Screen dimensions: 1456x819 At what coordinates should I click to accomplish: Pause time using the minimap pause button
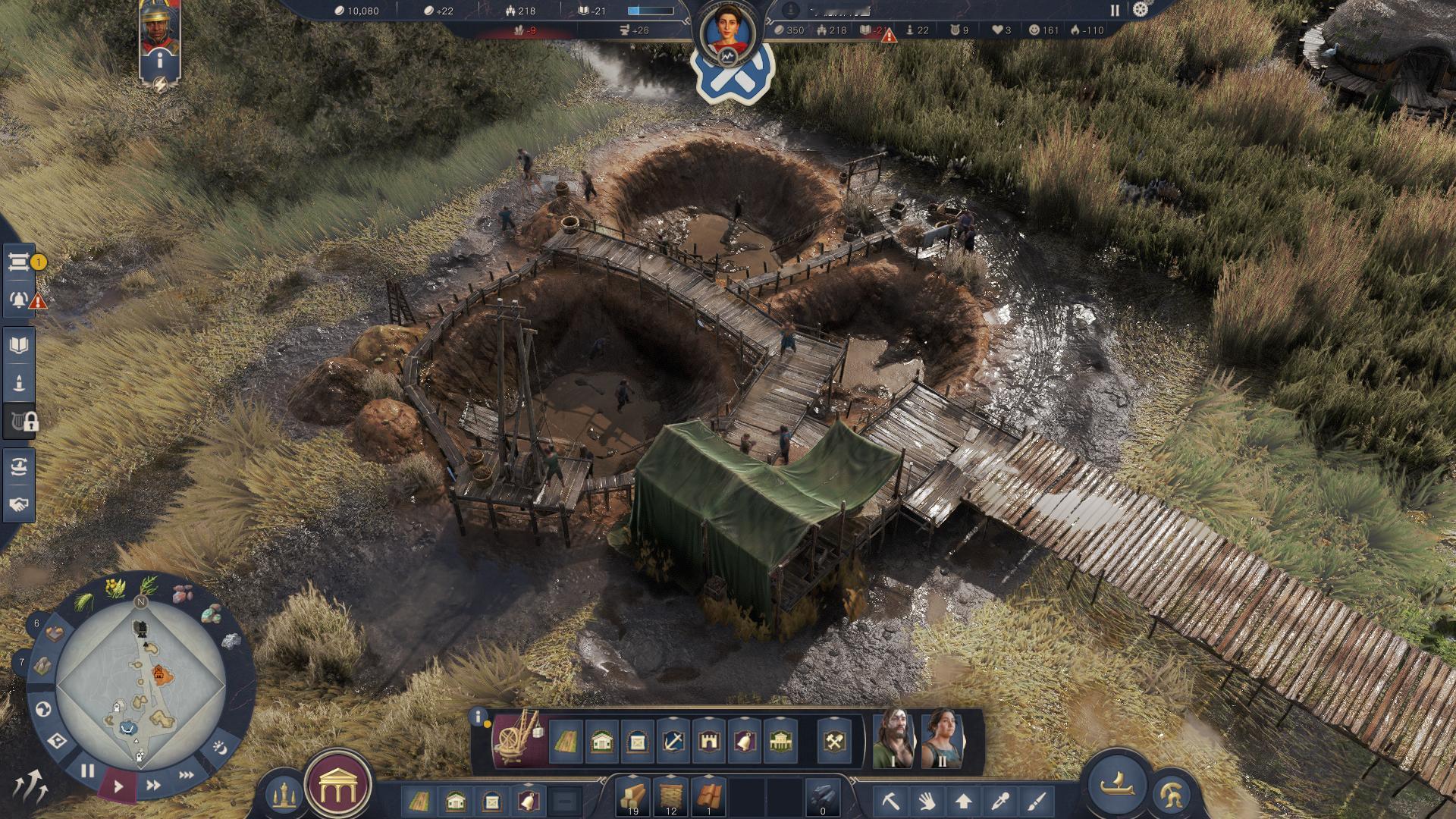tap(87, 771)
